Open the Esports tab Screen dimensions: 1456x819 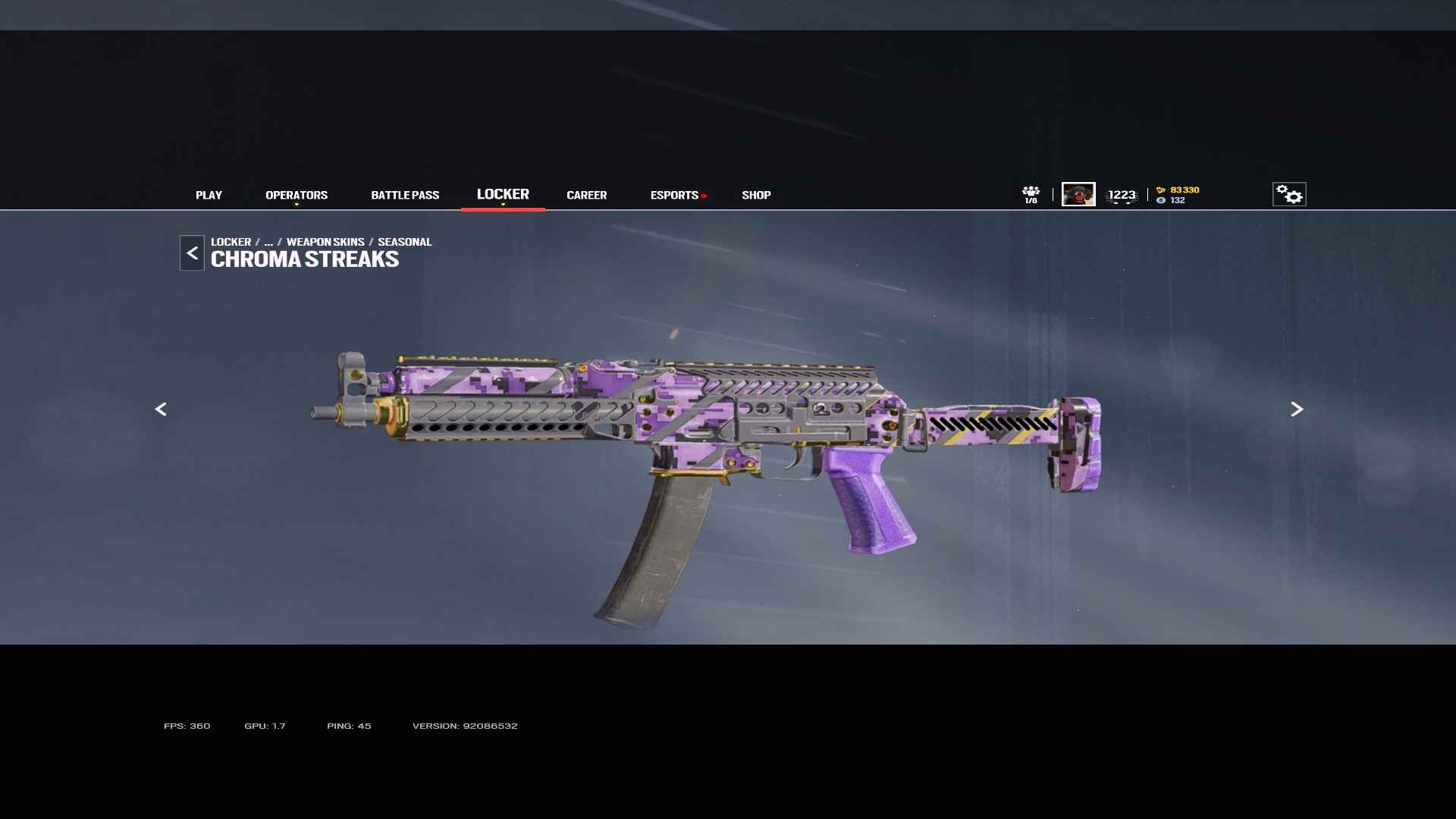674,196
